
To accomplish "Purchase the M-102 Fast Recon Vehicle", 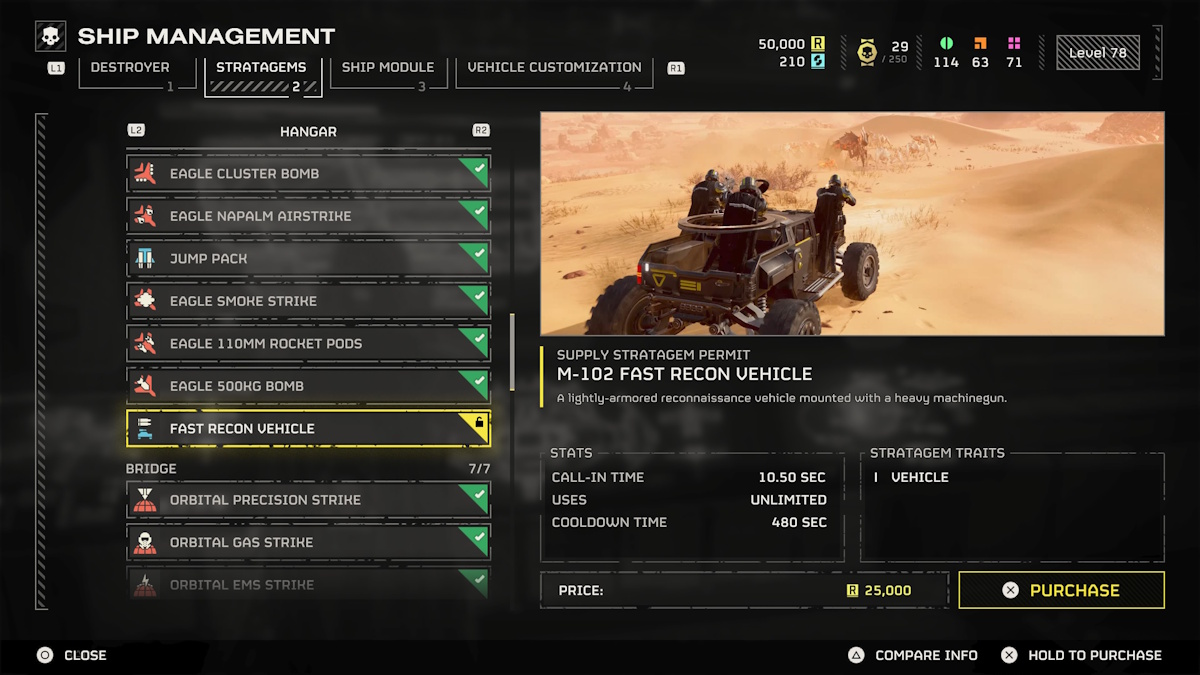I will click(x=1061, y=590).
